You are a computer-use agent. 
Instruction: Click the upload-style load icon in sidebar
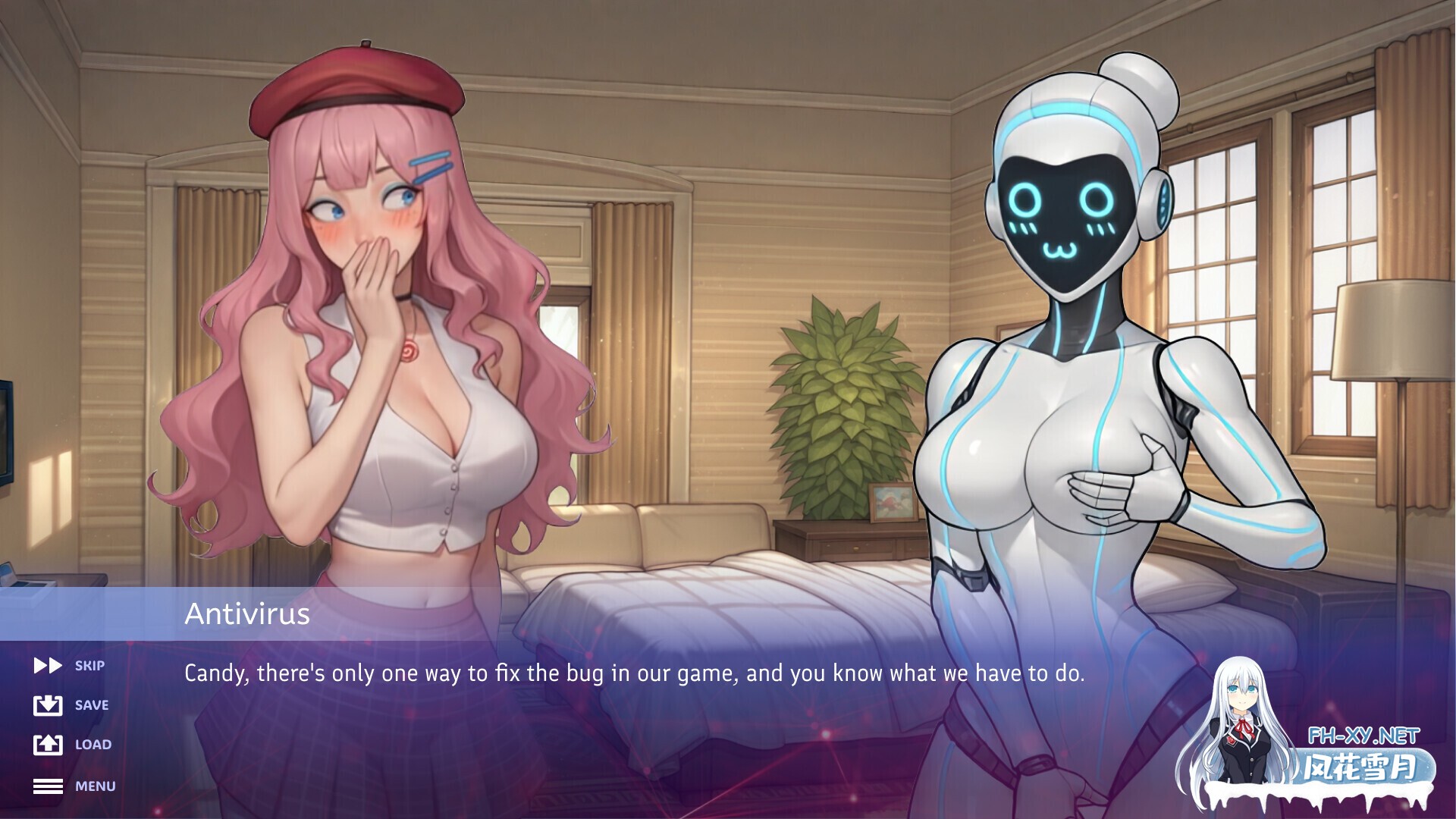[48, 745]
